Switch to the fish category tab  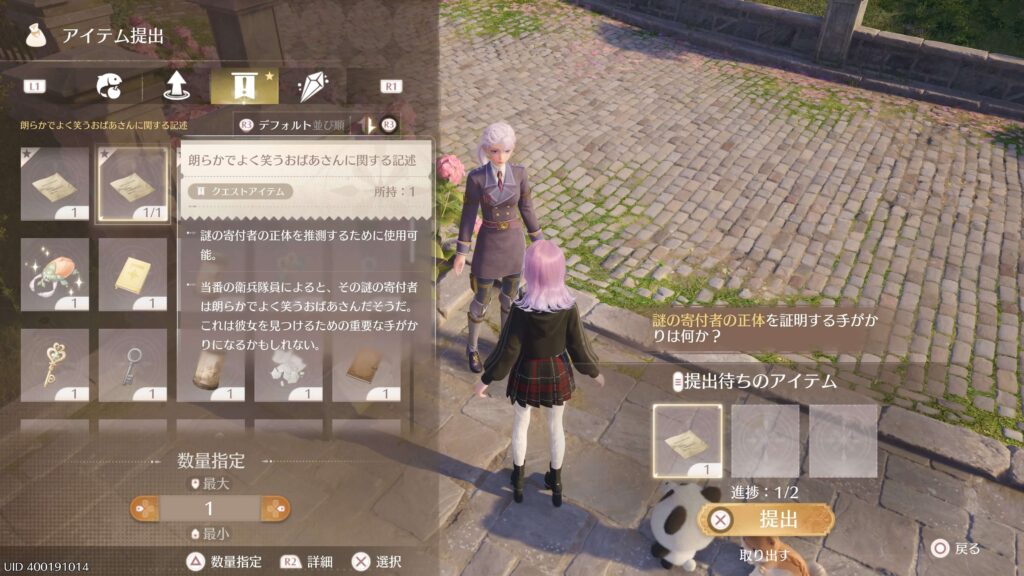[108, 86]
